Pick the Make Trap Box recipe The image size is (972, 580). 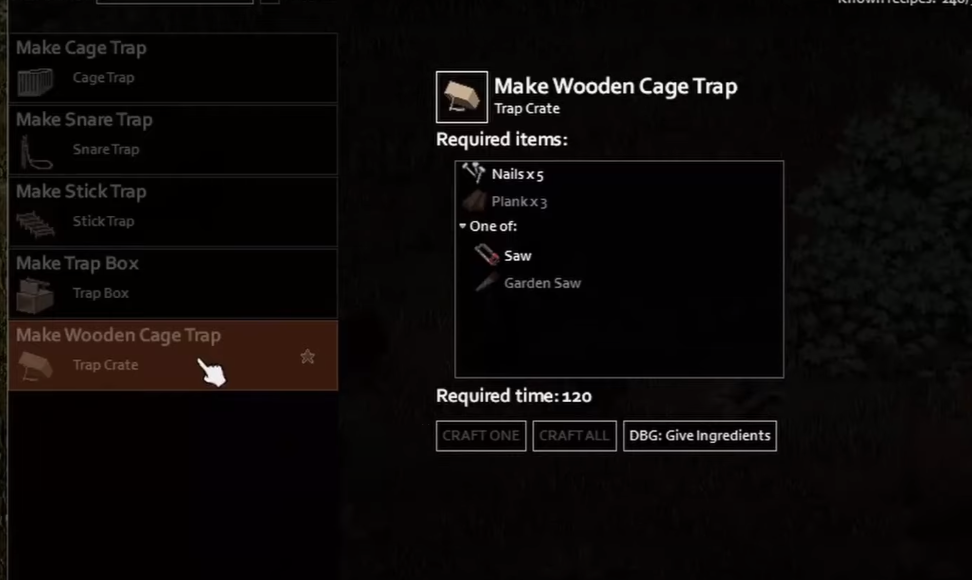[x=172, y=282]
